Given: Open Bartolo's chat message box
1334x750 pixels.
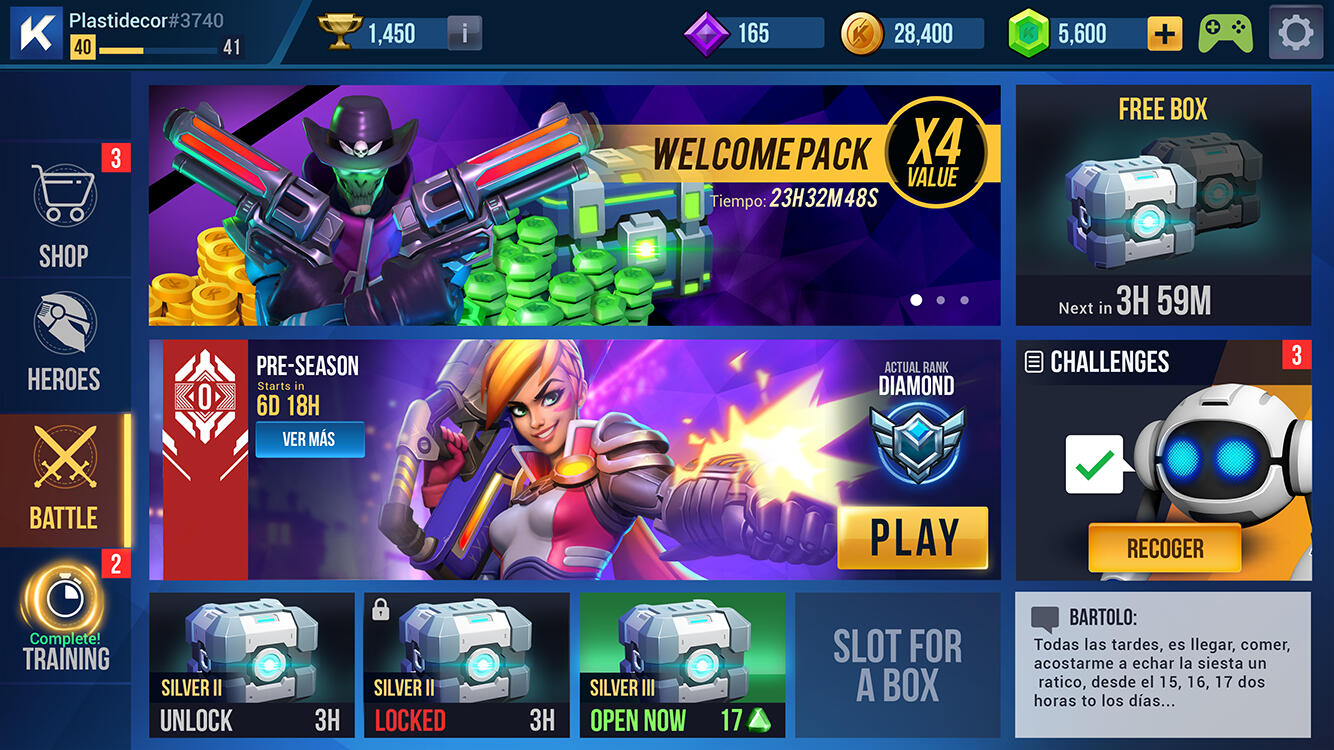Looking at the screenshot, I should [1162, 664].
